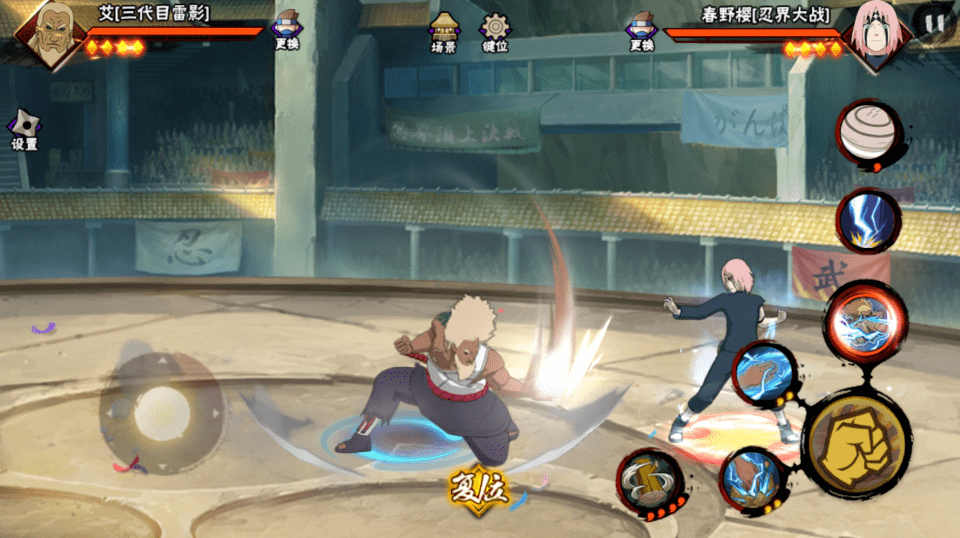Open the 键位 key layout options
The height and width of the screenshot is (538, 960).
pyautogui.click(x=494, y=32)
